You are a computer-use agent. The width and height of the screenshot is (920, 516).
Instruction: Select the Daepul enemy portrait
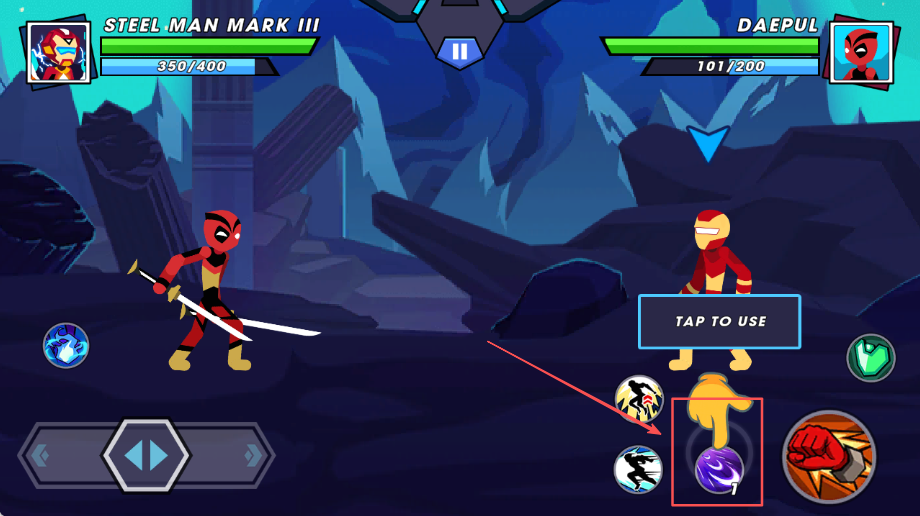pyautogui.click(x=858, y=53)
